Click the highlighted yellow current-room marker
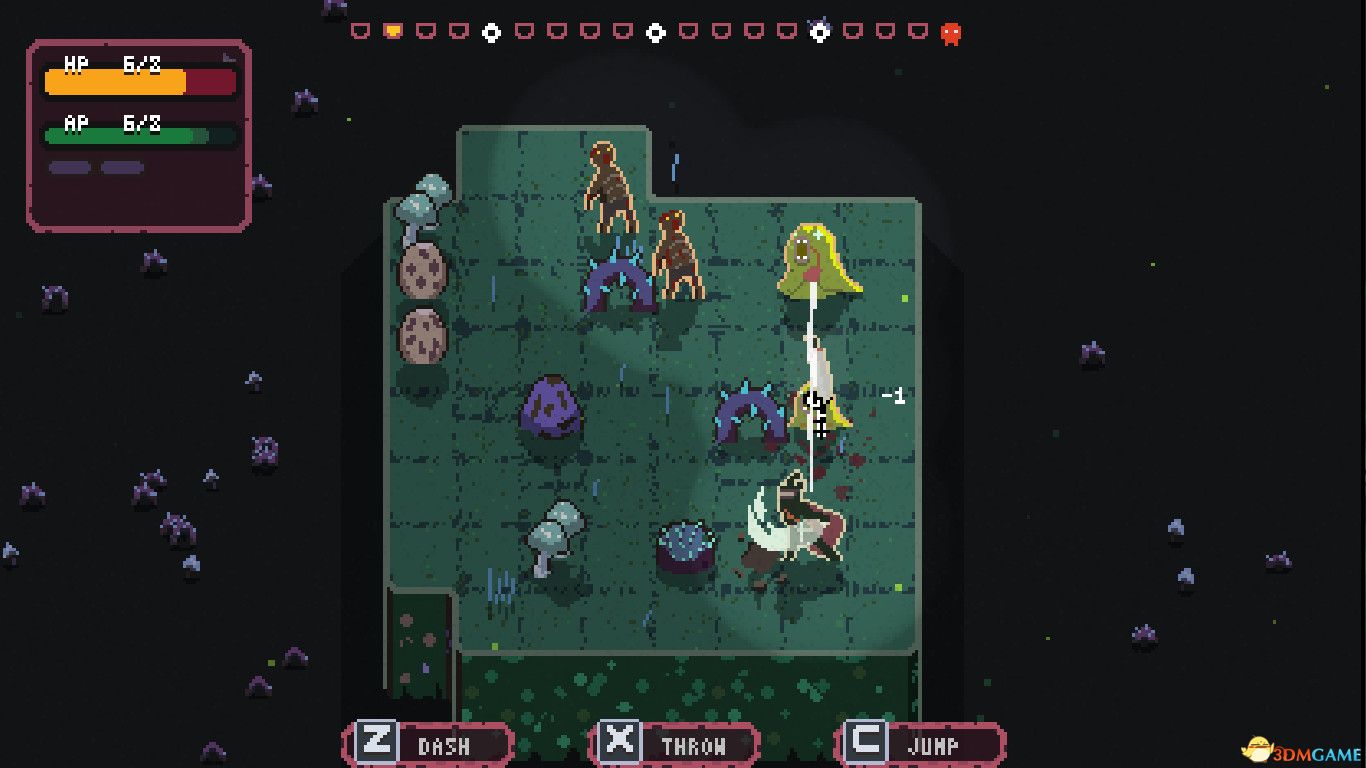 pyautogui.click(x=393, y=31)
